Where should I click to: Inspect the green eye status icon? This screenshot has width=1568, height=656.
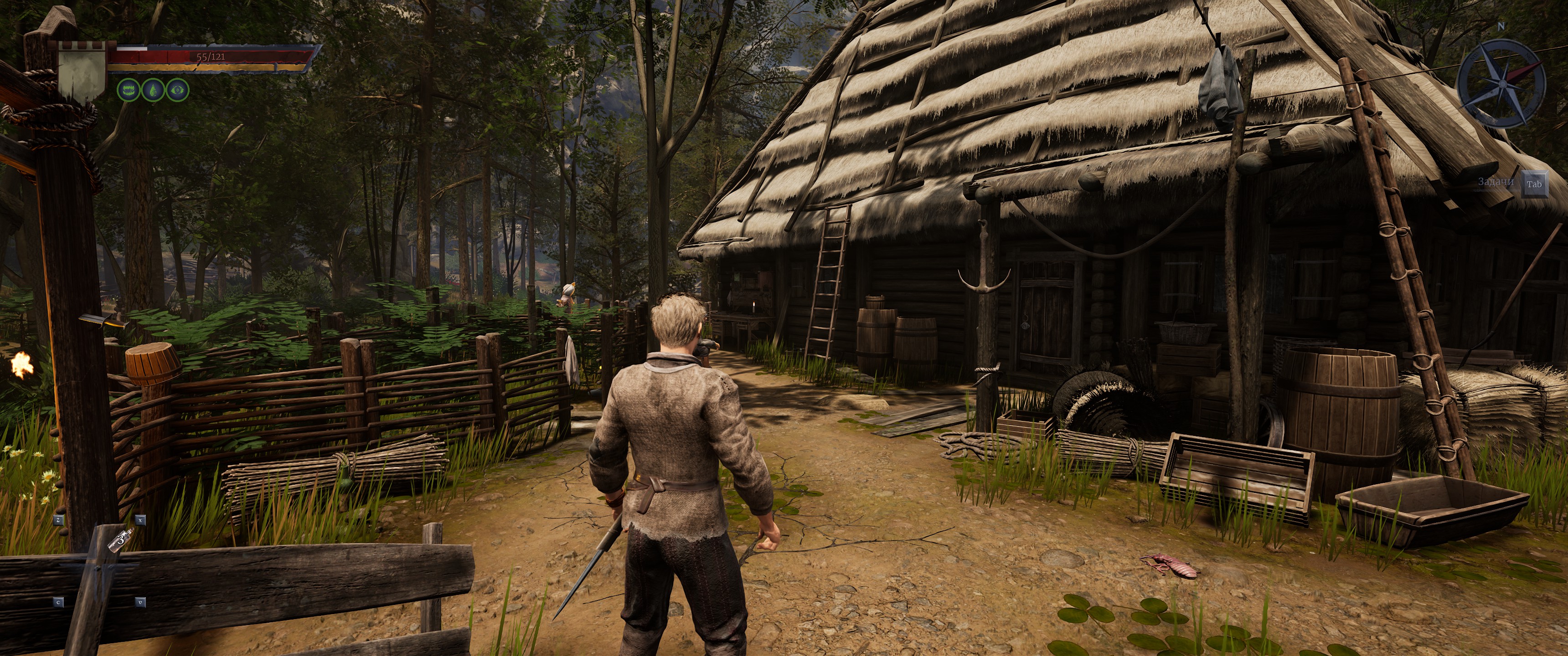(x=178, y=90)
